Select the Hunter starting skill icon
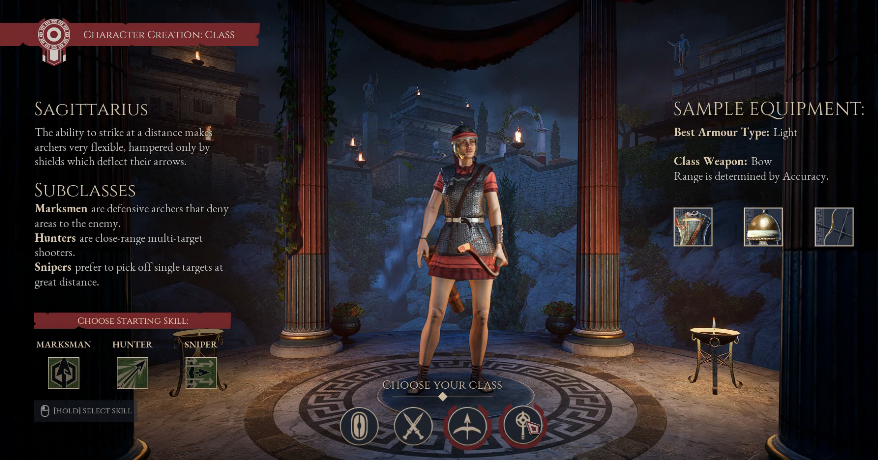 click(x=132, y=373)
